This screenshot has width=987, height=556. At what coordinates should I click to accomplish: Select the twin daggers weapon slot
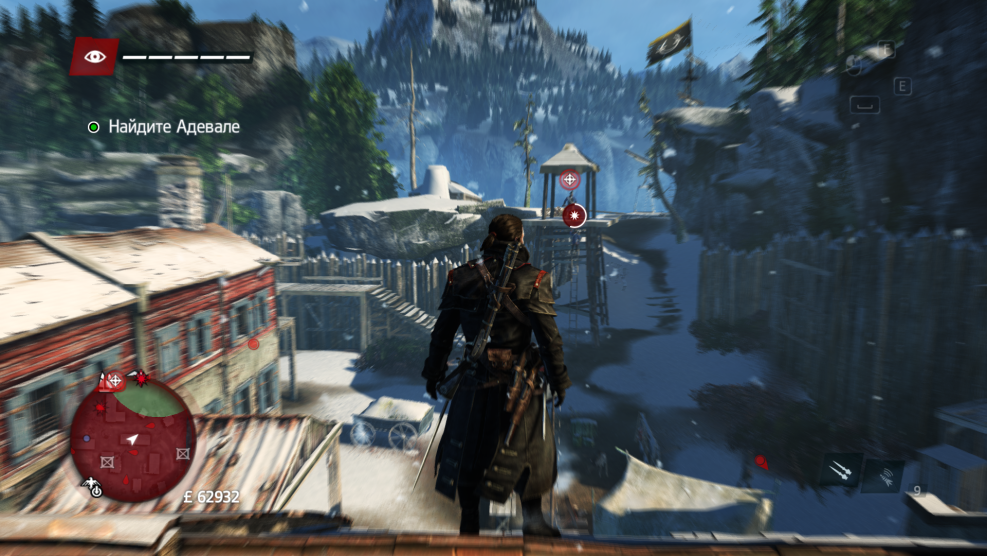(841, 470)
